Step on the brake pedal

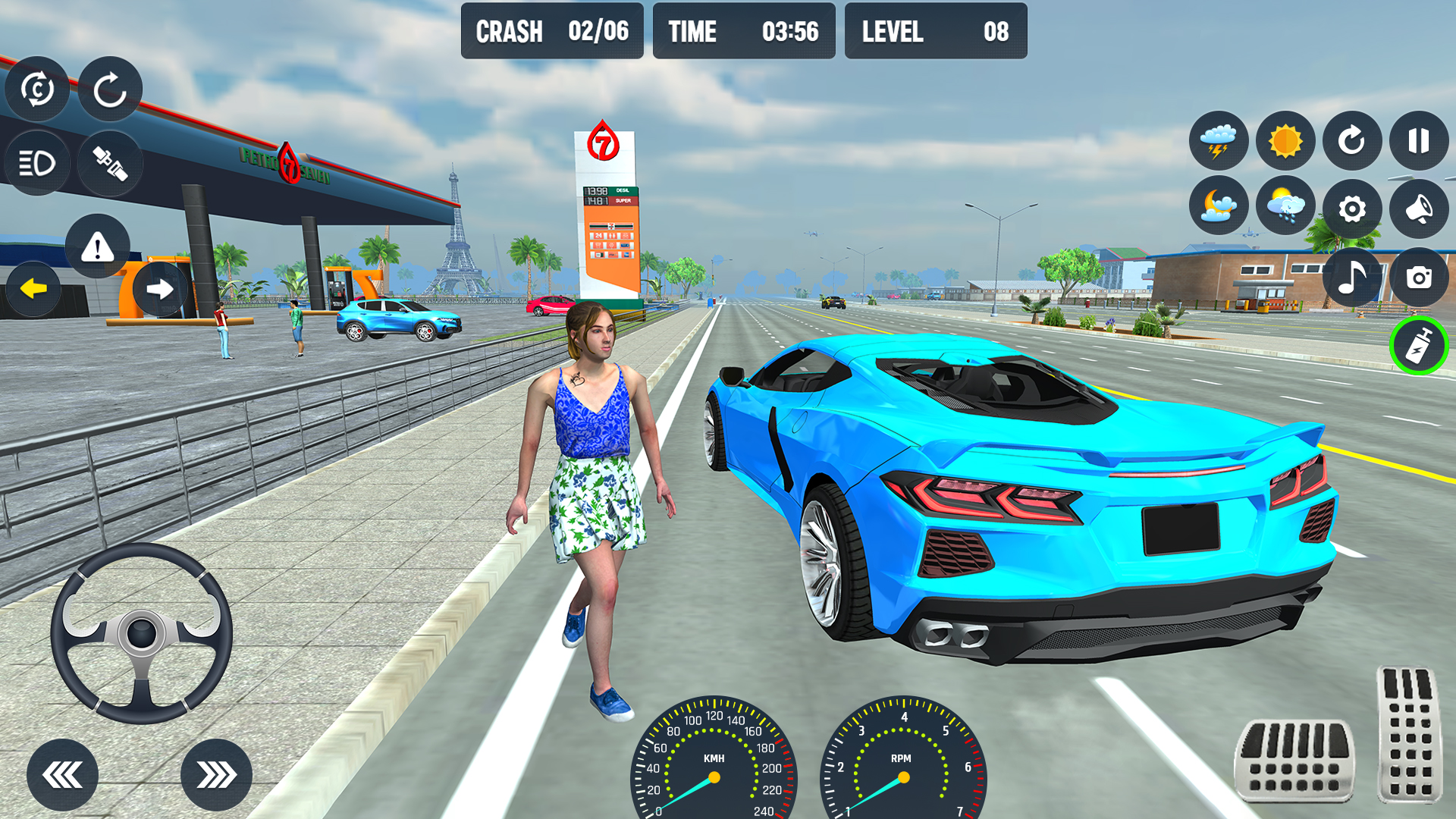1294,760
